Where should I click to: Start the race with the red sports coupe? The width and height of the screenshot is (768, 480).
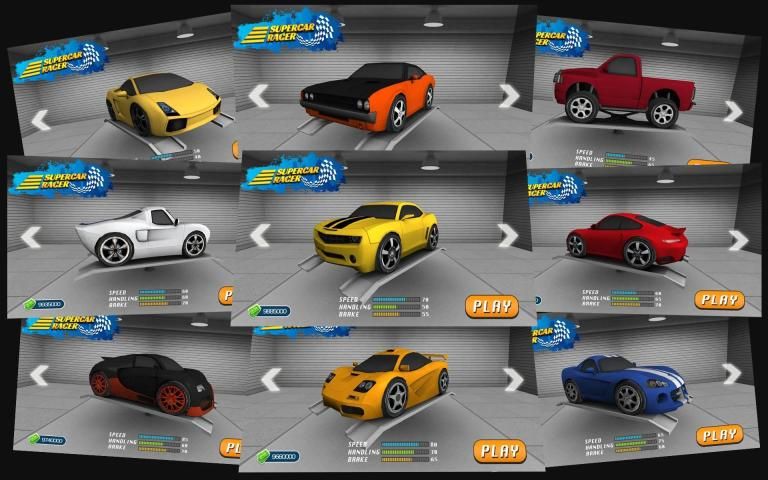pyautogui.click(x=719, y=299)
